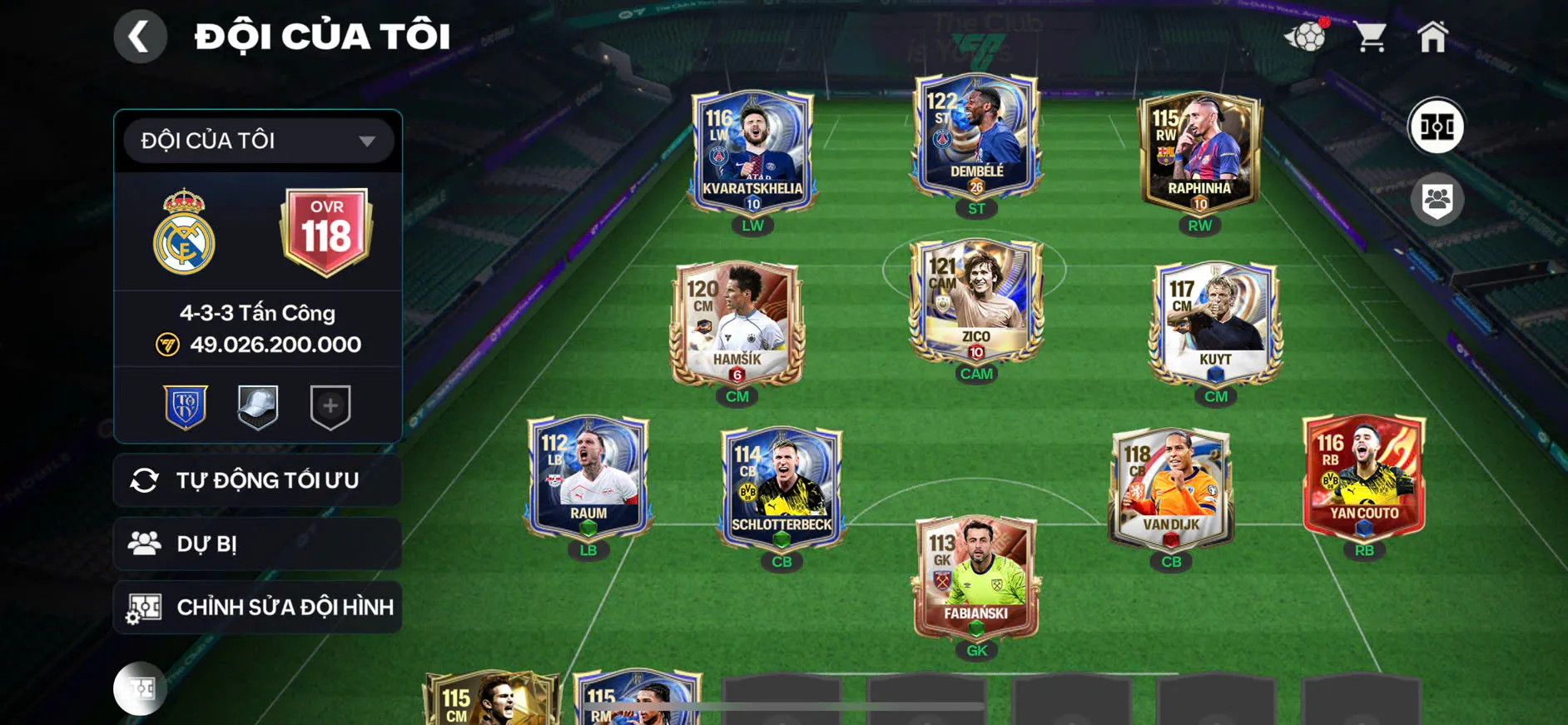Select the Zico CAM card

(x=976, y=300)
